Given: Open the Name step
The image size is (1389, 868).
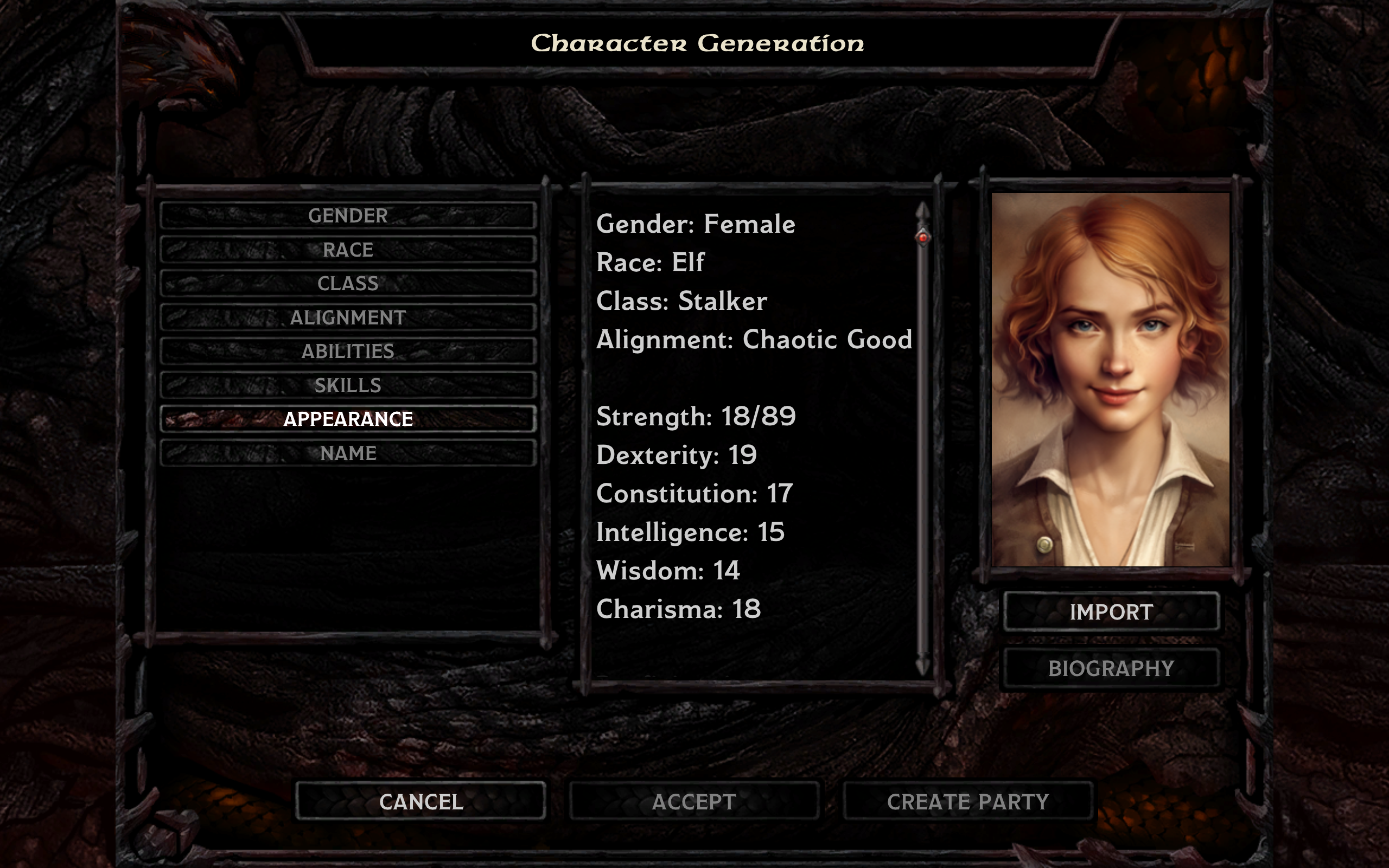Looking at the screenshot, I should tap(348, 453).
